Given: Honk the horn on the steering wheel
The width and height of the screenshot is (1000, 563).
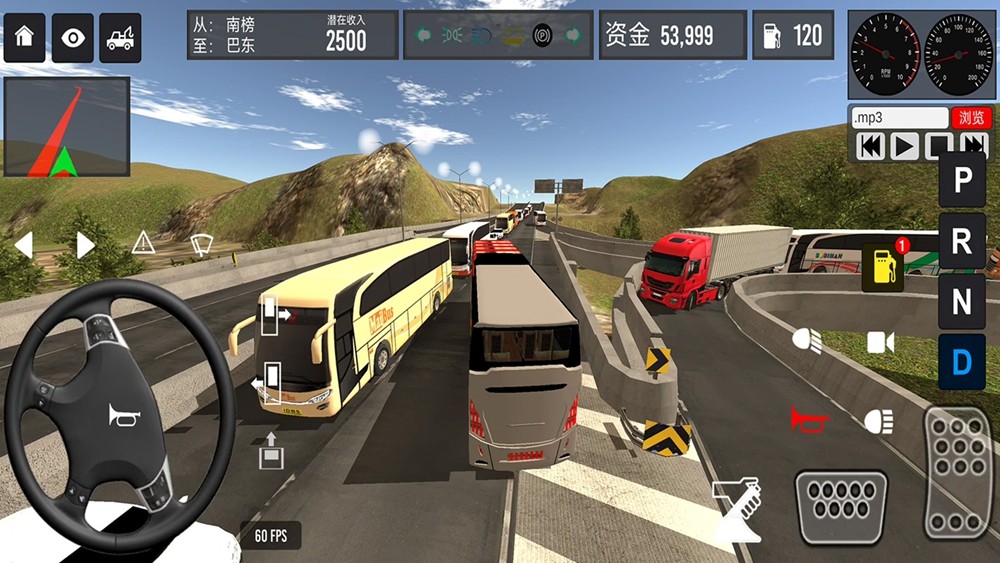Looking at the screenshot, I should coord(124,414).
